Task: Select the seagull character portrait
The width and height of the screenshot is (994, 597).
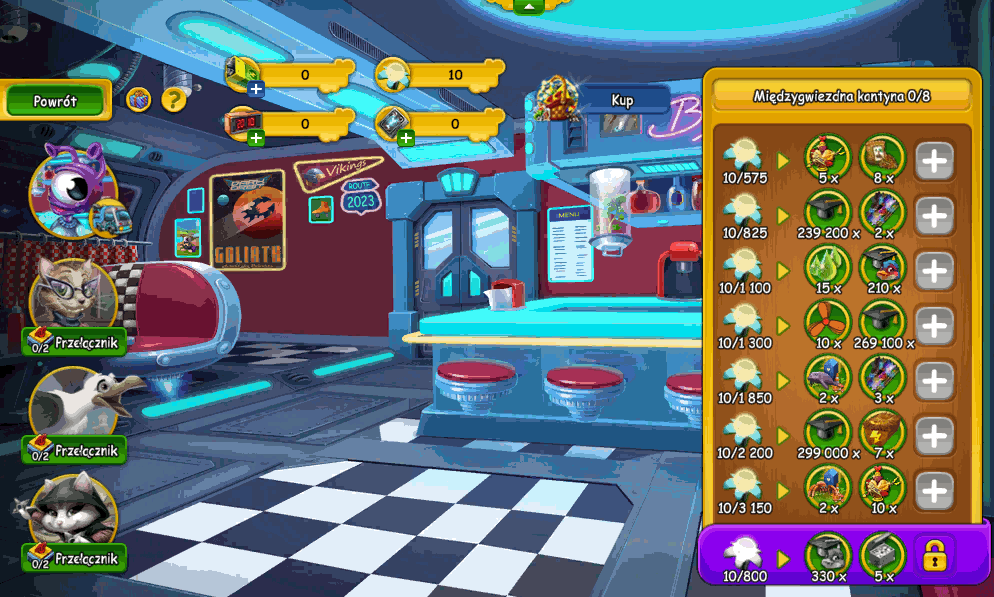Action: tap(74, 405)
